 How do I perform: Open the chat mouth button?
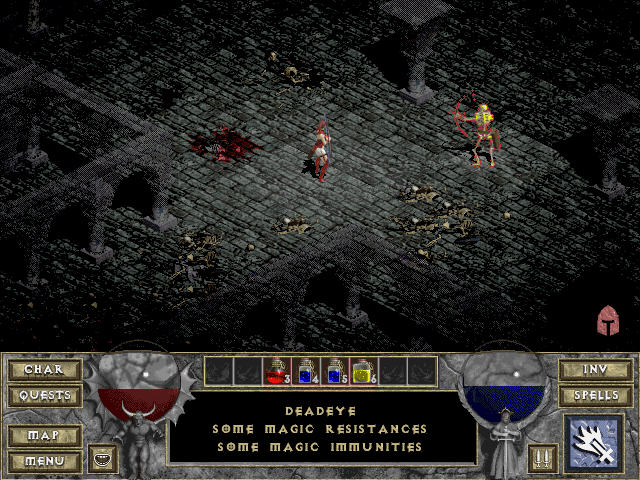point(103,459)
